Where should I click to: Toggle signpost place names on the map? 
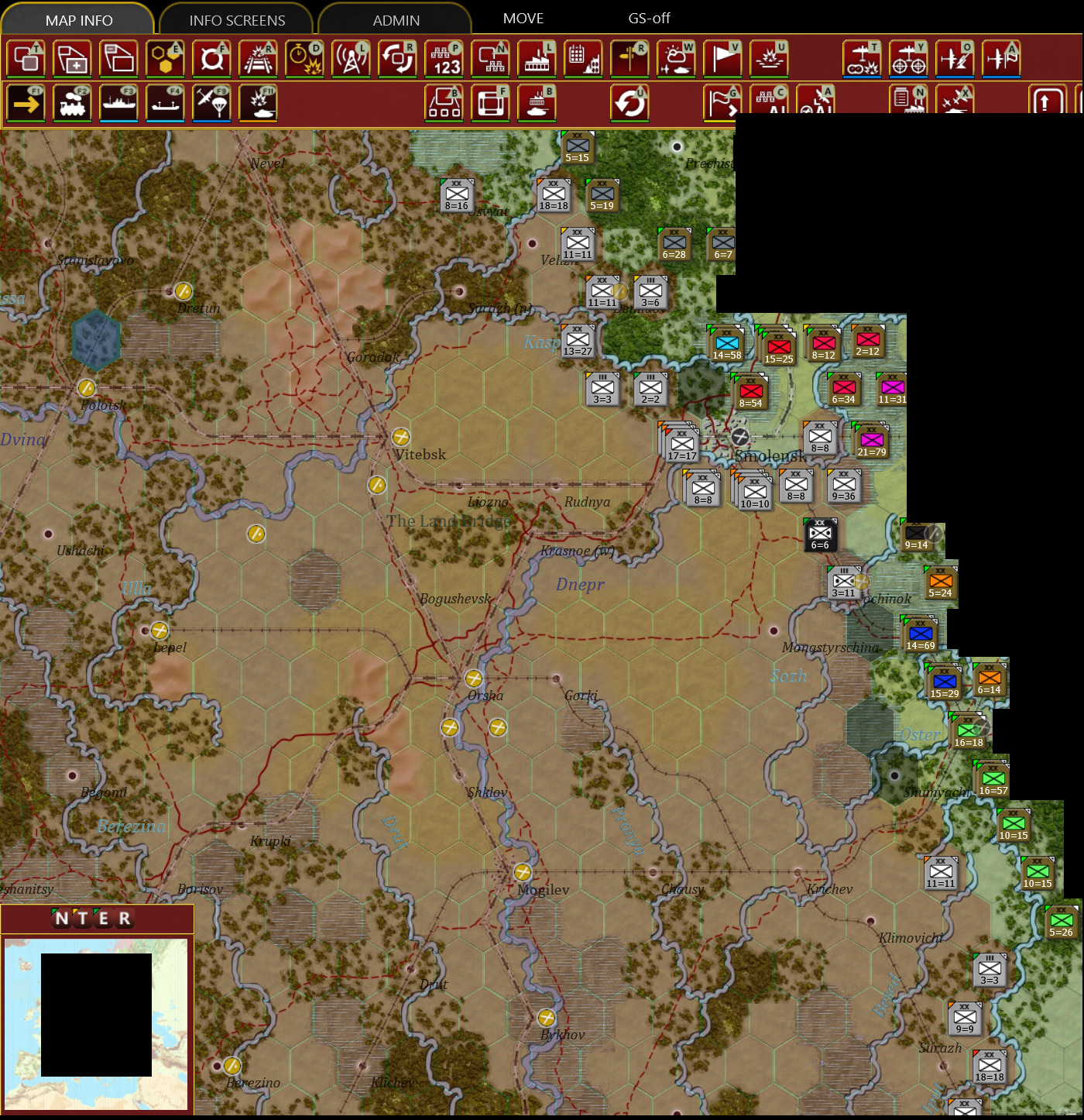631,58
